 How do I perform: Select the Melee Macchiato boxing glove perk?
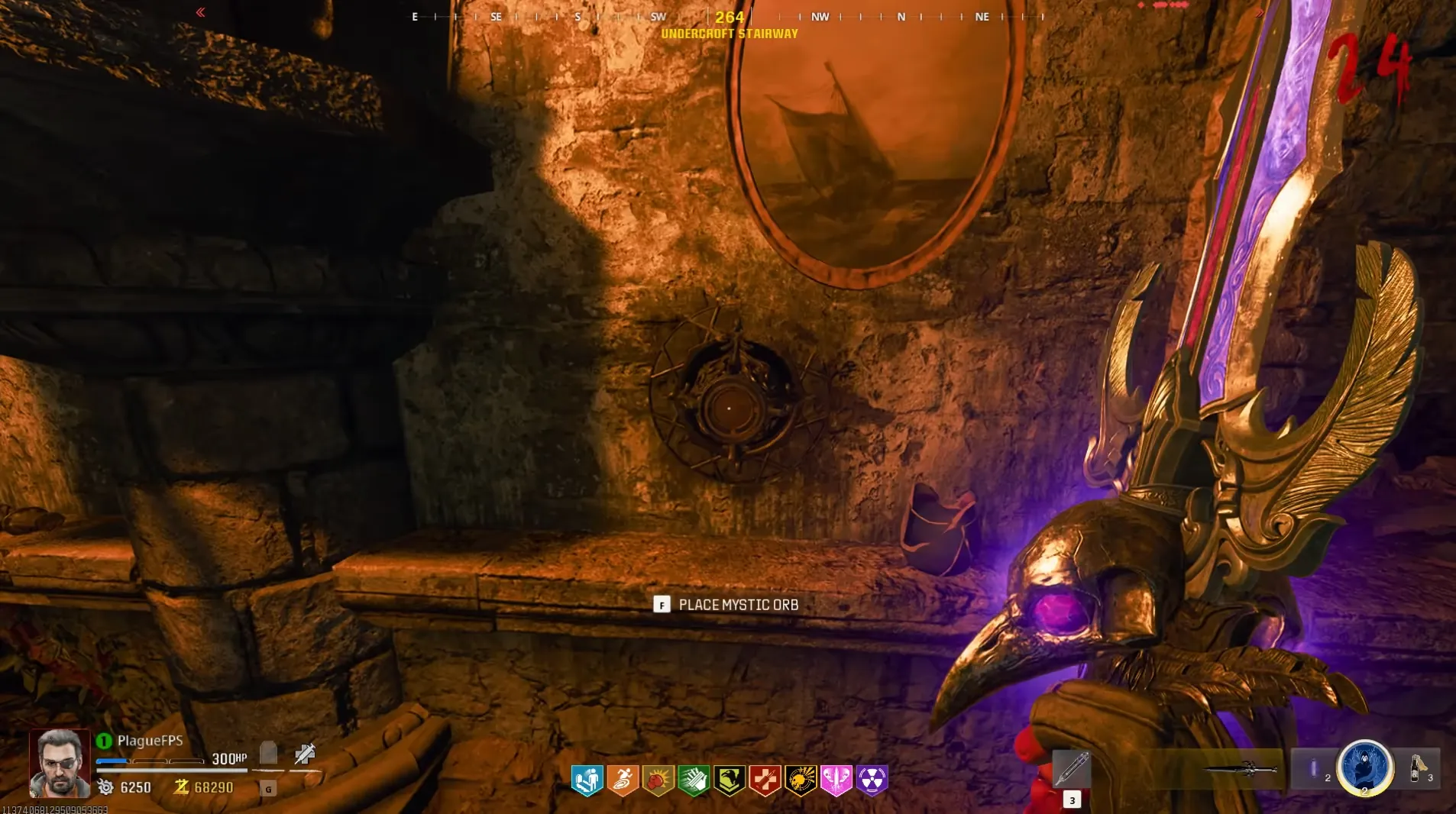(x=658, y=780)
